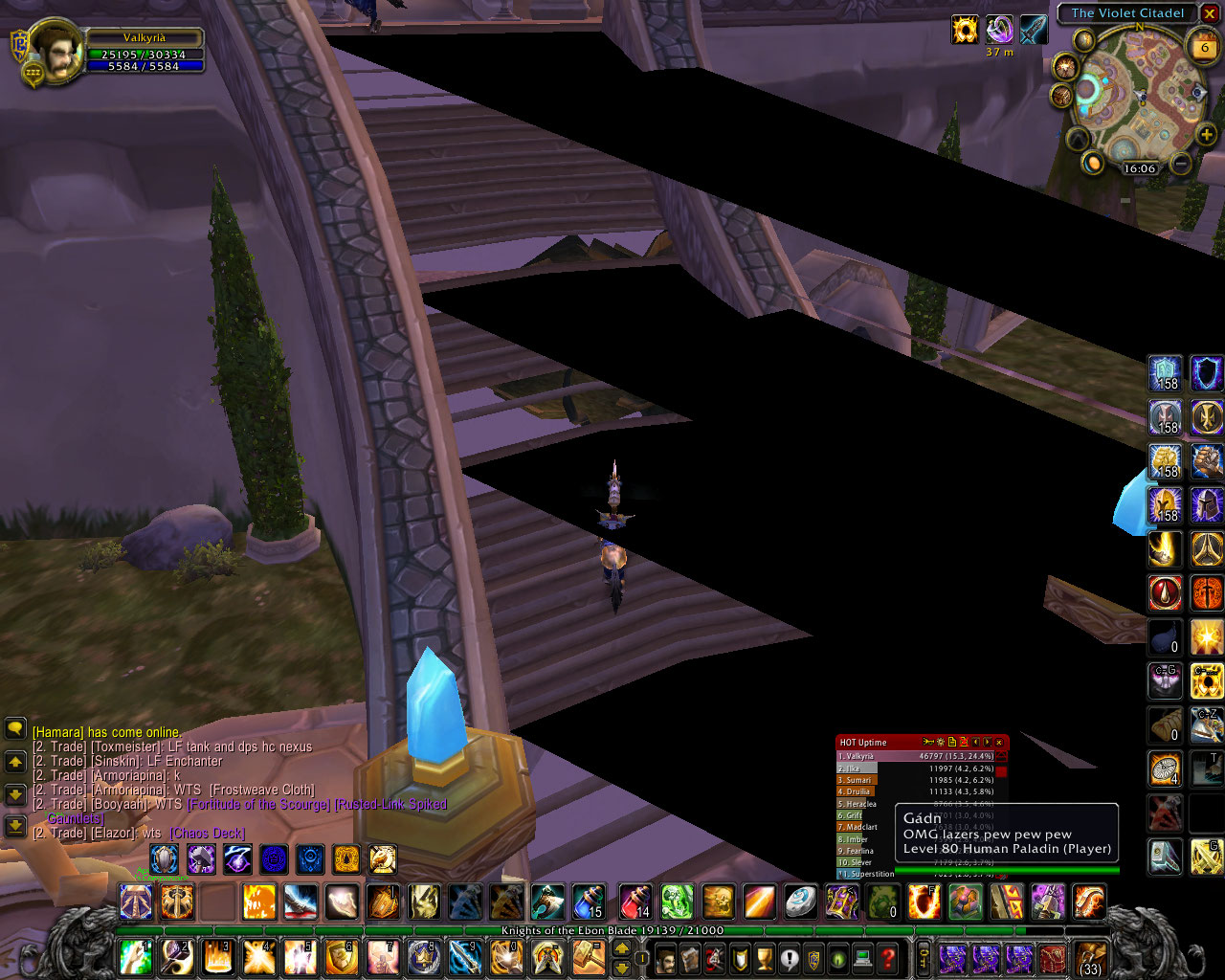Use the red health potion with 14 charges
The height and width of the screenshot is (980, 1225).
point(635,902)
